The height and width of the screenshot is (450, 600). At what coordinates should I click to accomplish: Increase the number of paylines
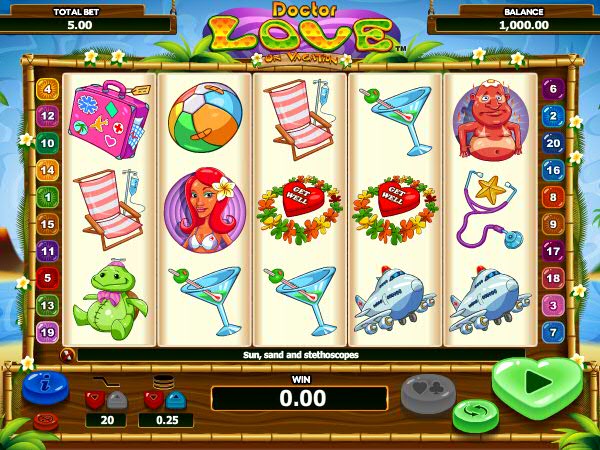click(116, 400)
